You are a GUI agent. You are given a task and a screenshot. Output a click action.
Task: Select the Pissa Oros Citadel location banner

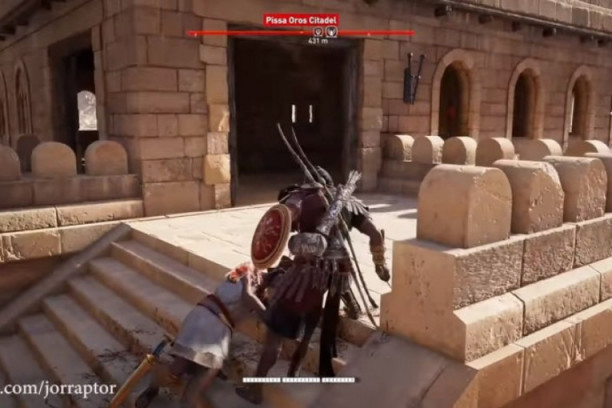(x=300, y=19)
